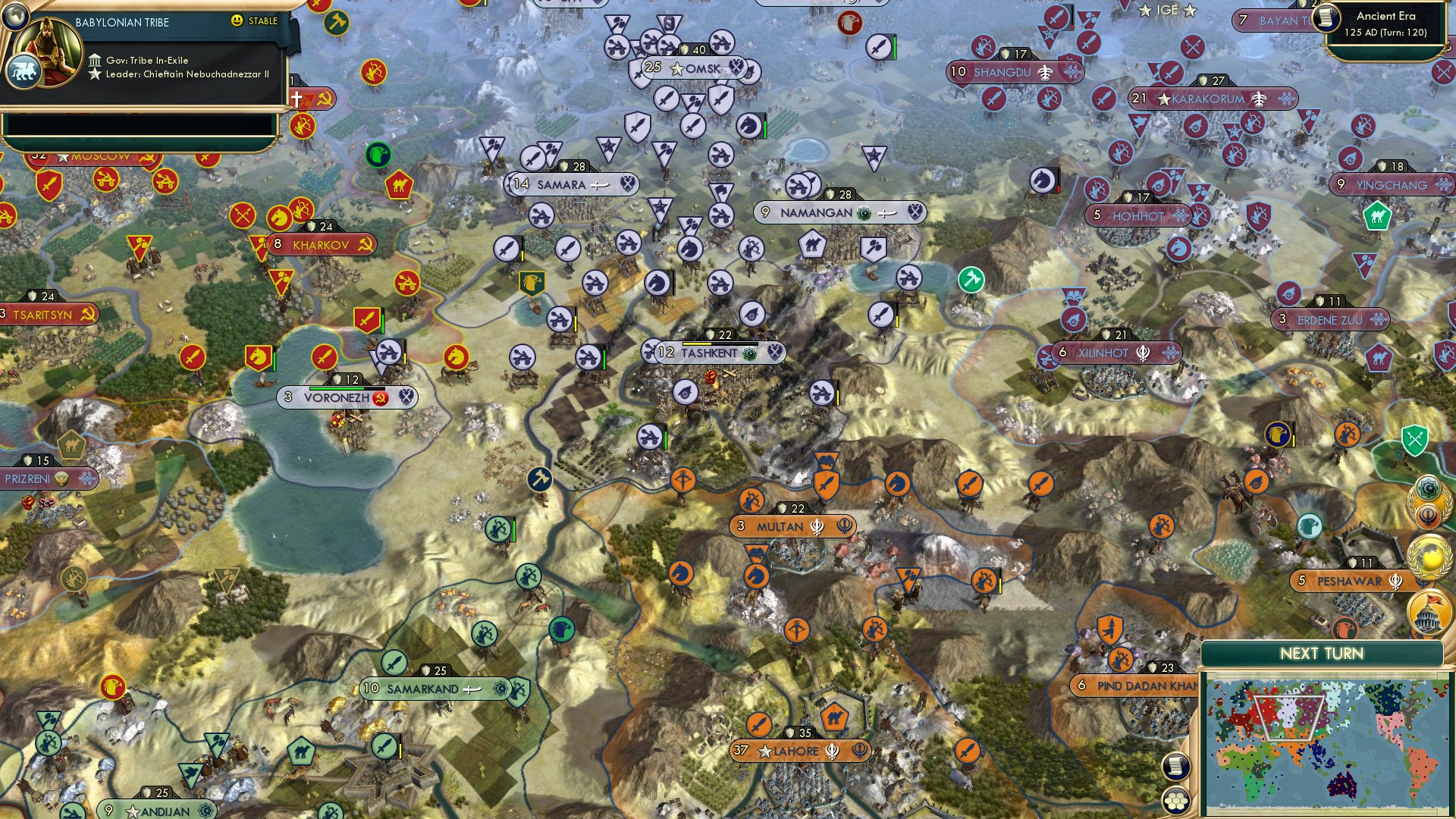This screenshot has height=819, width=1456.
Task: Click the globe icon above the leader portrait
Action: pos(16,17)
